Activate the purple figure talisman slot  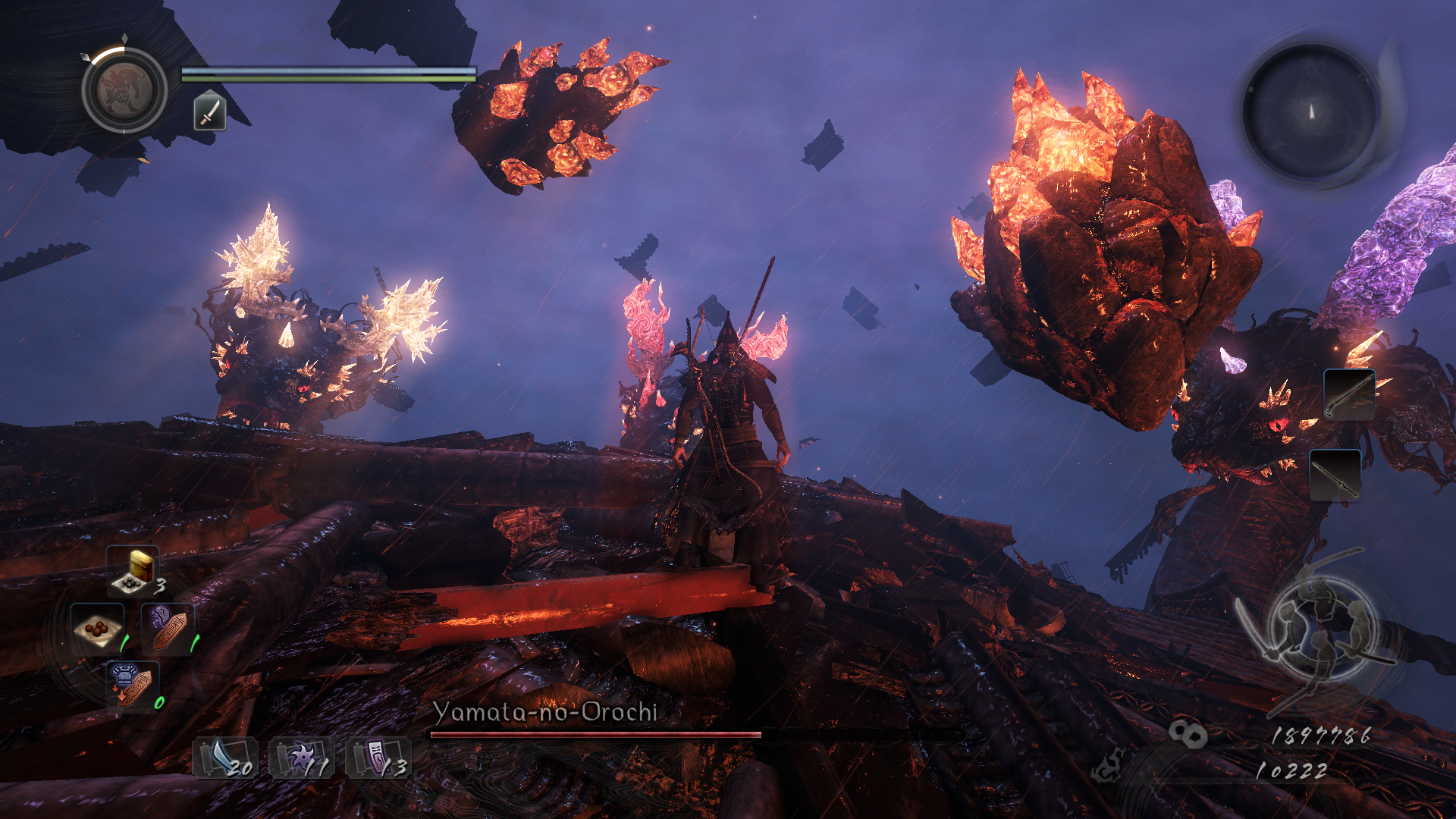point(167,629)
